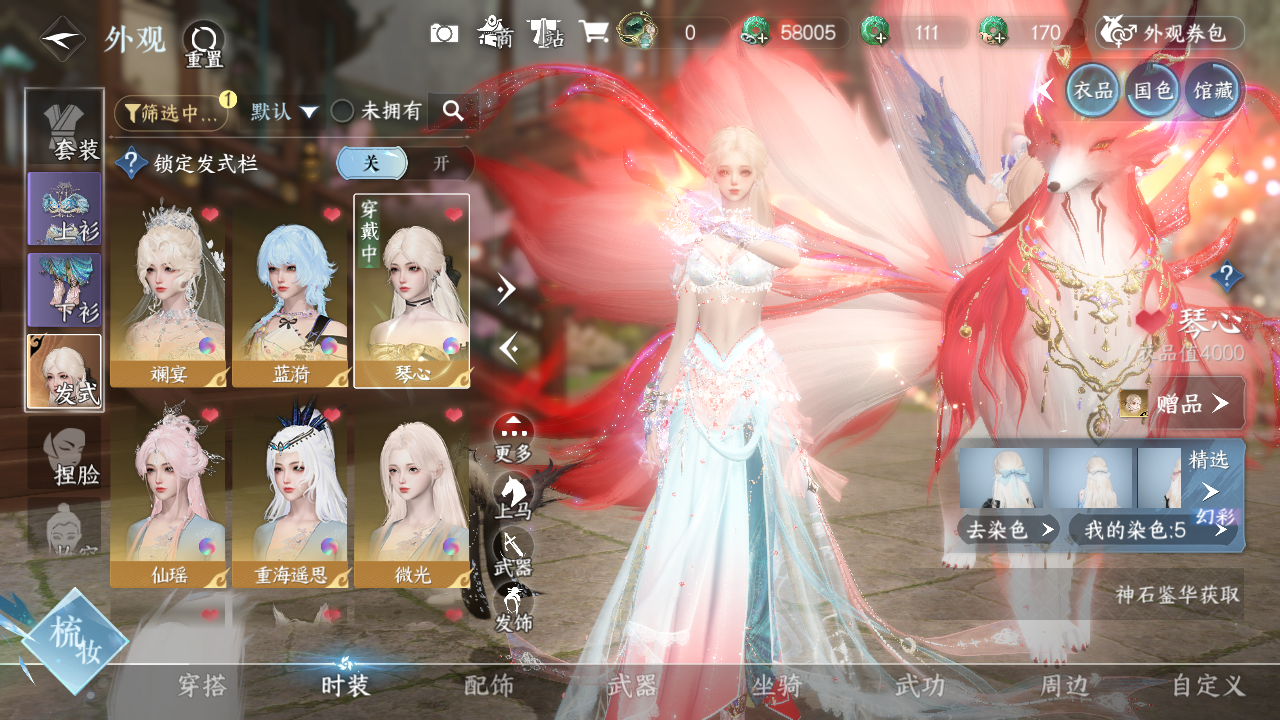Tick the 未拥有 checkbox
Image resolution: width=1280 pixels, height=720 pixels.
pos(343,112)
